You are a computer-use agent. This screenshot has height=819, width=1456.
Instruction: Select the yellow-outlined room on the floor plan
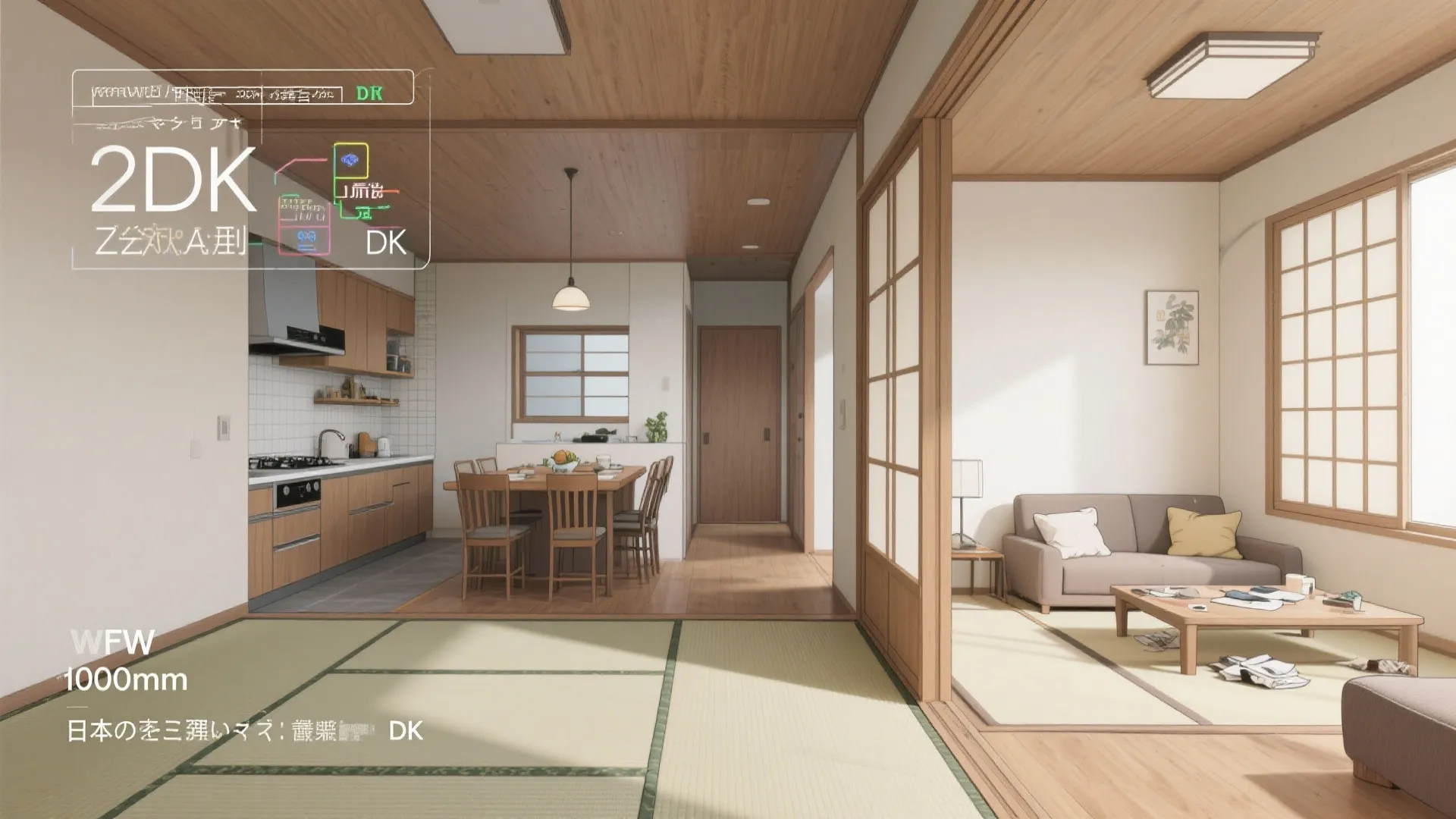[x=350, y=160]
